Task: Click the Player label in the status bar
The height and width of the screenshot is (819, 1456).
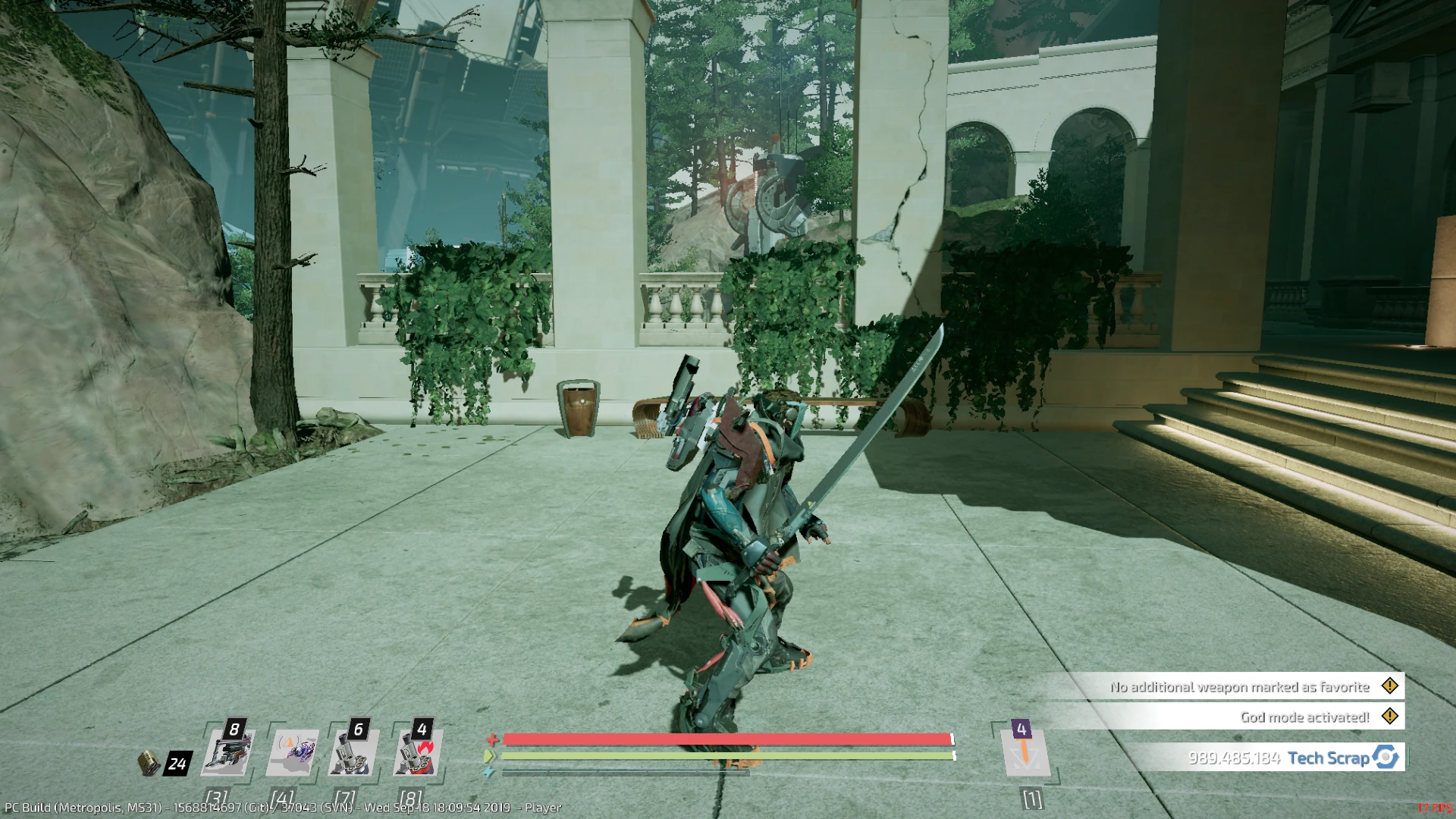Action: coord(544,808)
